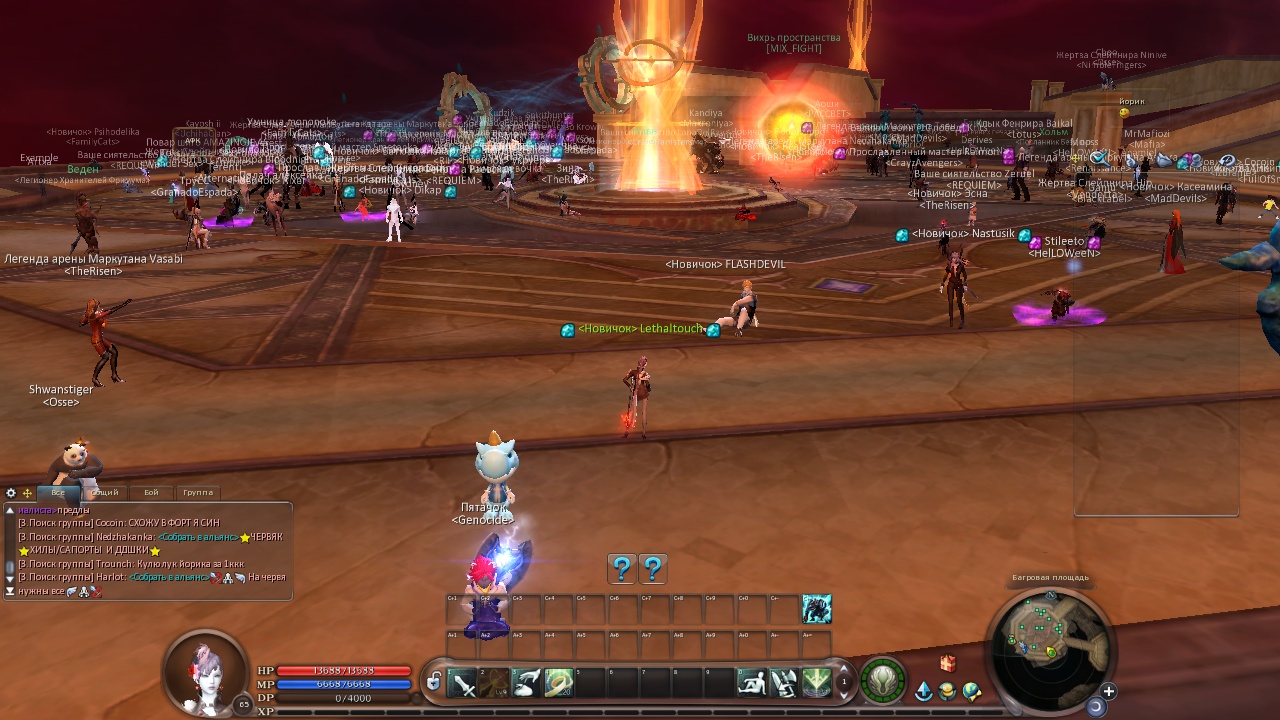Open the round green wings emblem button
This screenshot has height=720, width=1280.
882,680
